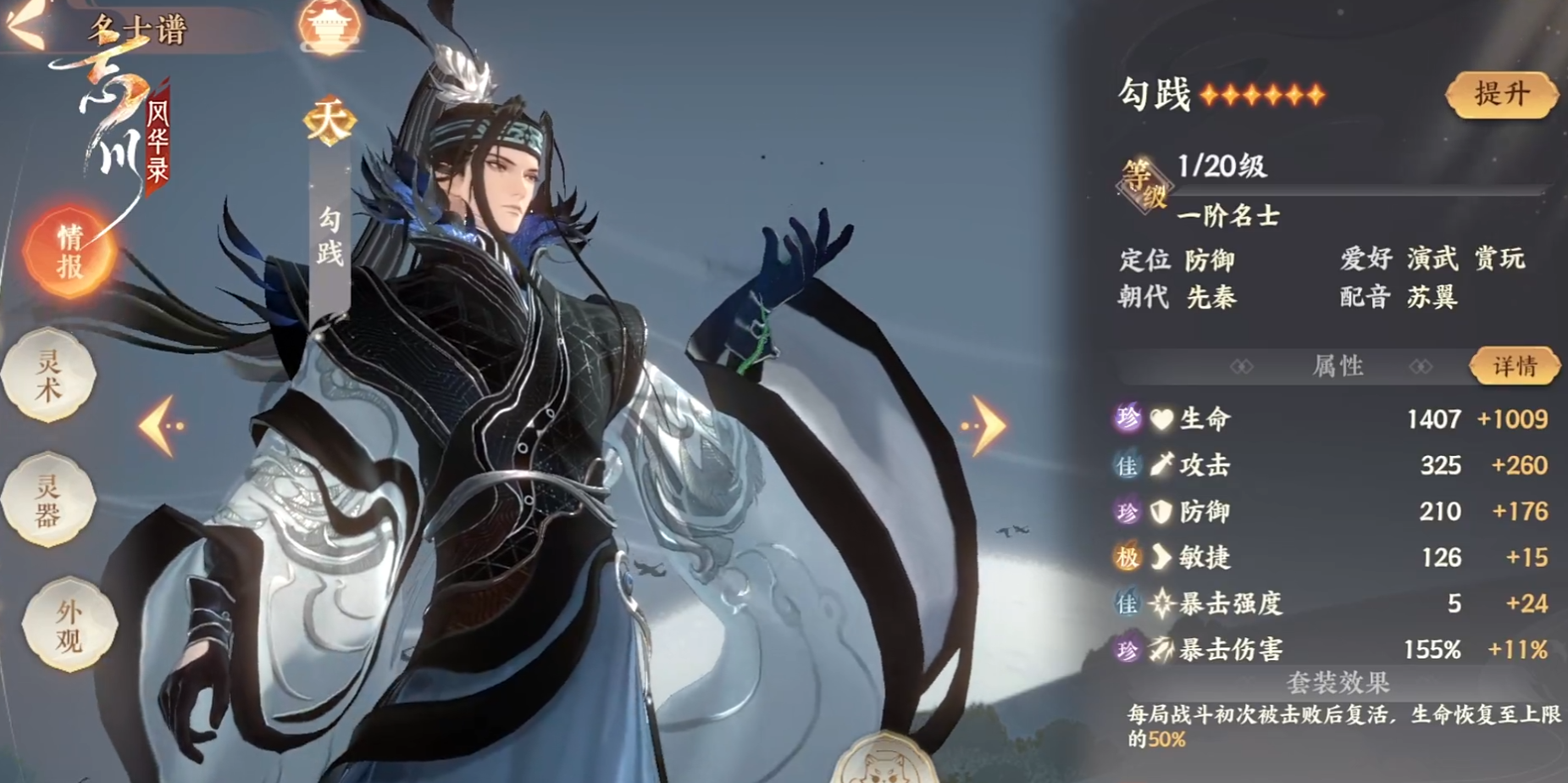Viewport: 1568px width, 783px height.
Task: Select the 情报 info tab
Action: [x=69, y=252]
